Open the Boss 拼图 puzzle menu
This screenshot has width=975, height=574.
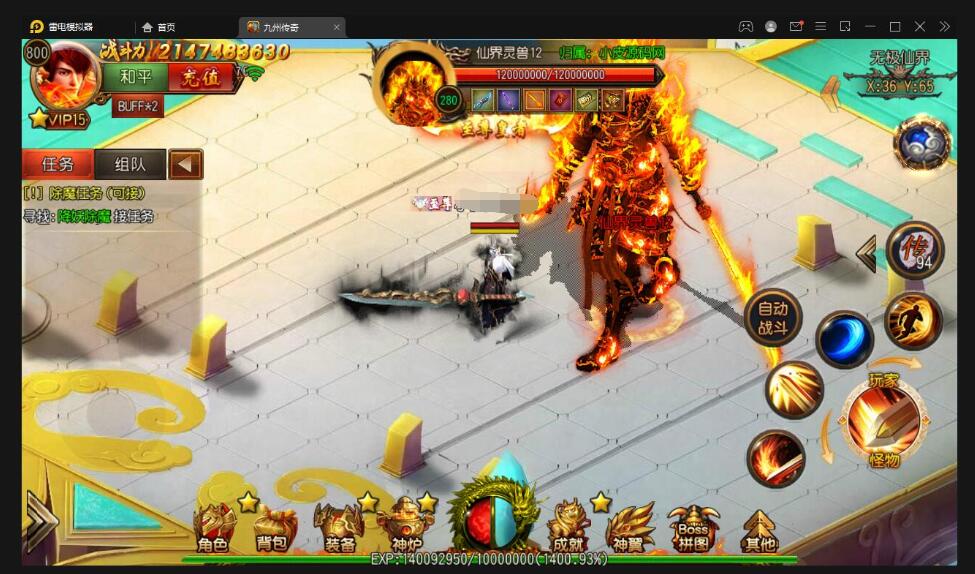693,529
